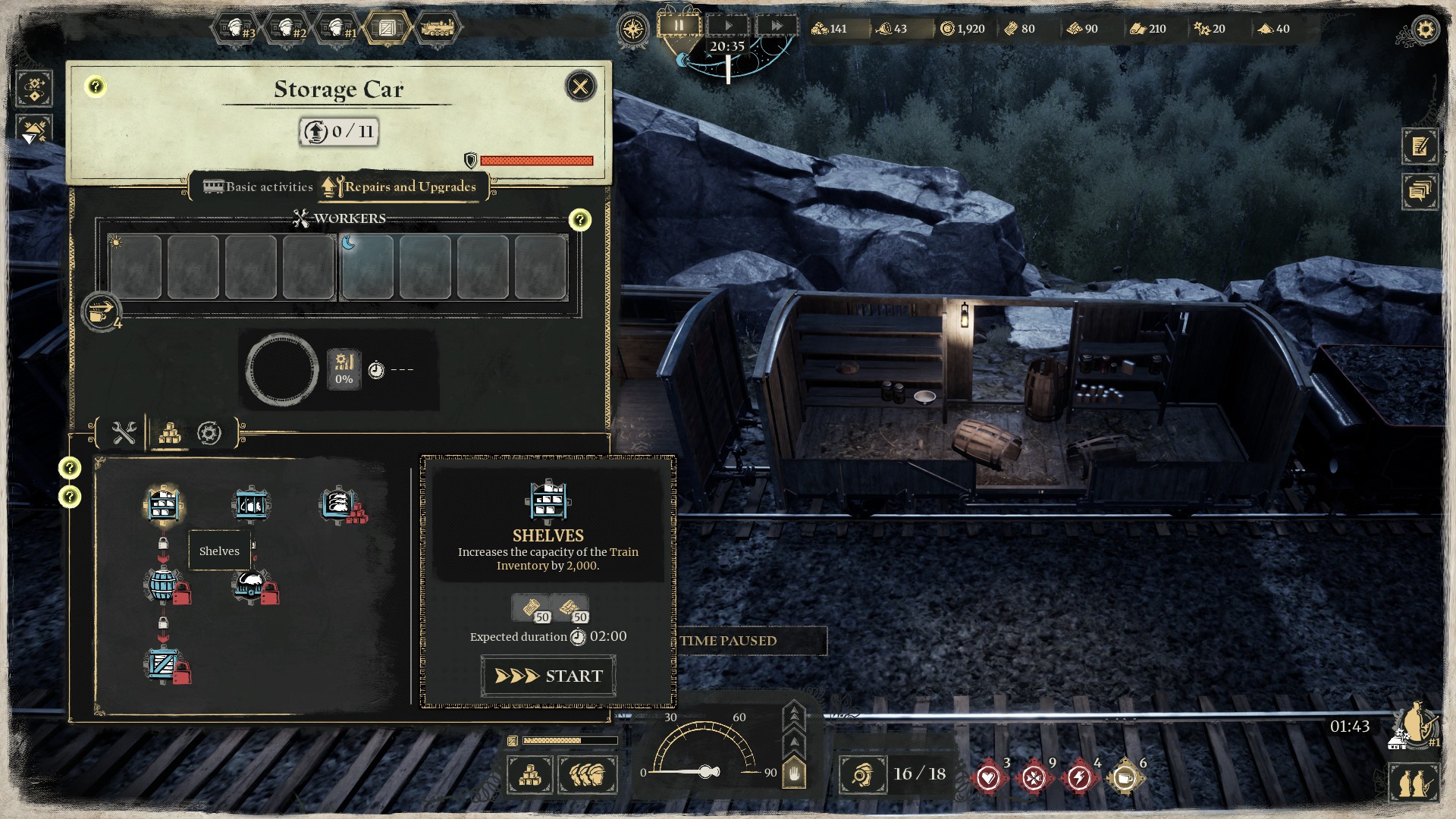Select the locomotive car tab

coord(437,29)
